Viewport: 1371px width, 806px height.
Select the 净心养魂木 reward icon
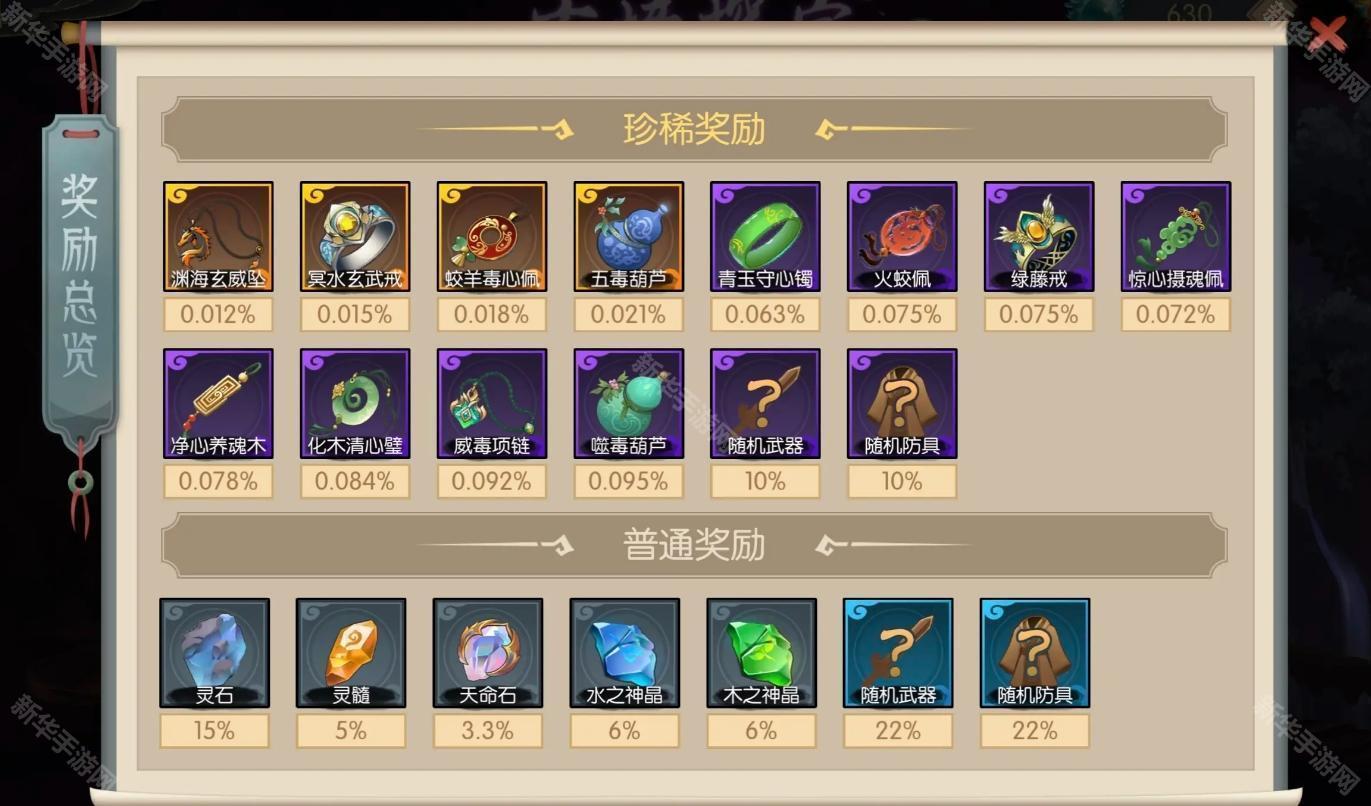click(218, 403)
